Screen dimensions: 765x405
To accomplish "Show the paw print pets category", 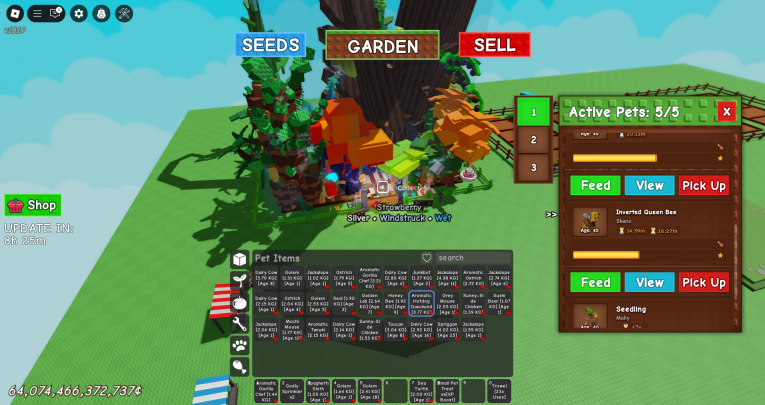I will [240, 345].
